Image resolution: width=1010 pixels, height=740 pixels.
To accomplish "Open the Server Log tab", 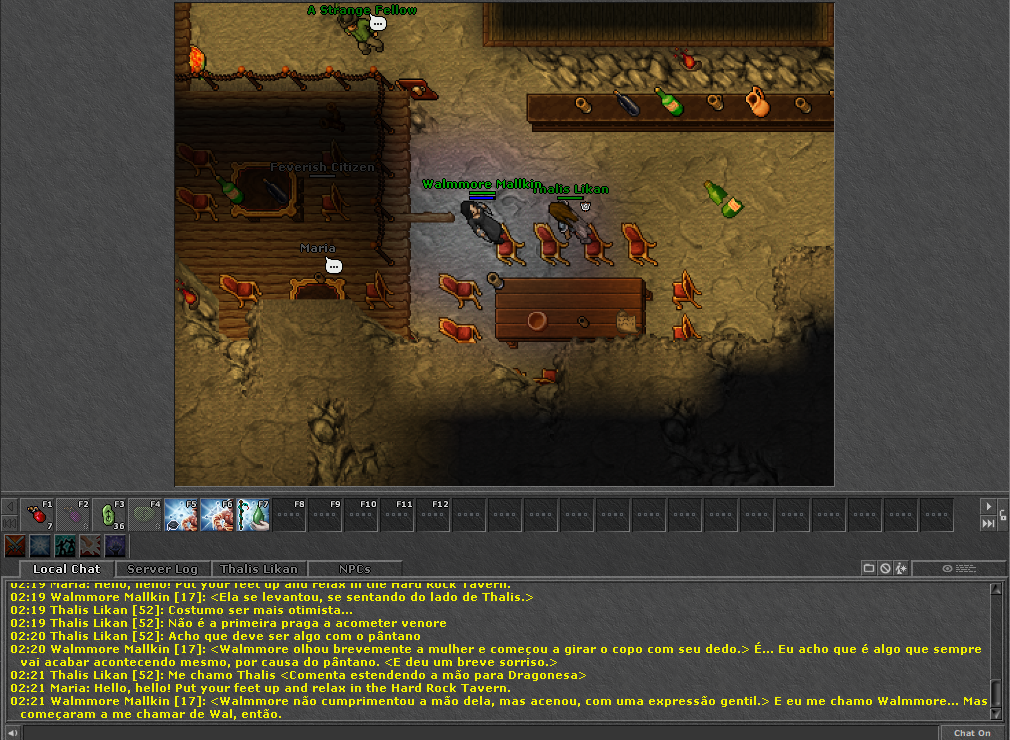I will [x=162, y=569].
